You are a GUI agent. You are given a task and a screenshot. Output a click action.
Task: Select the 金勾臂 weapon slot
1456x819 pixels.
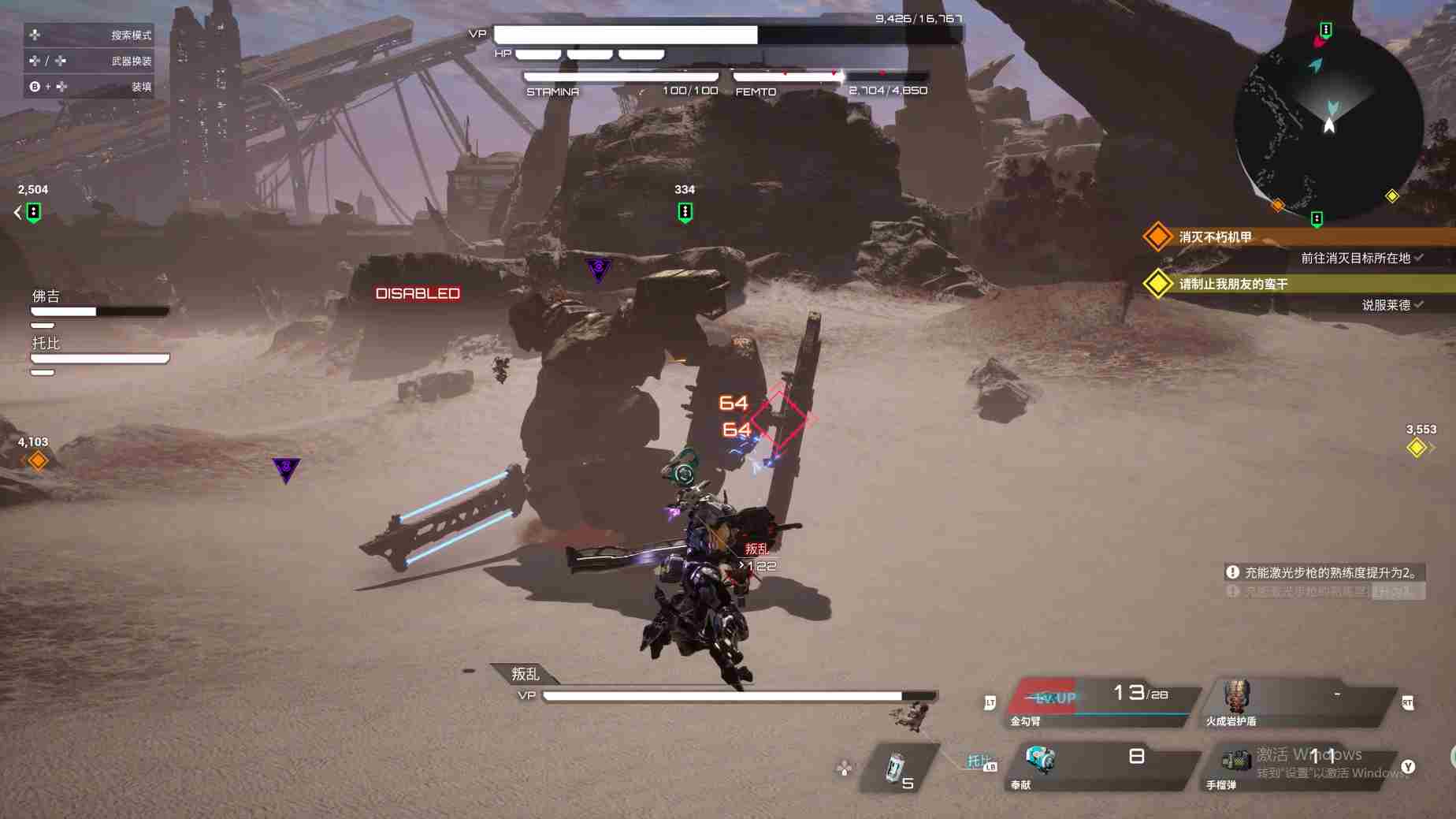click(x=1103, y=701)
